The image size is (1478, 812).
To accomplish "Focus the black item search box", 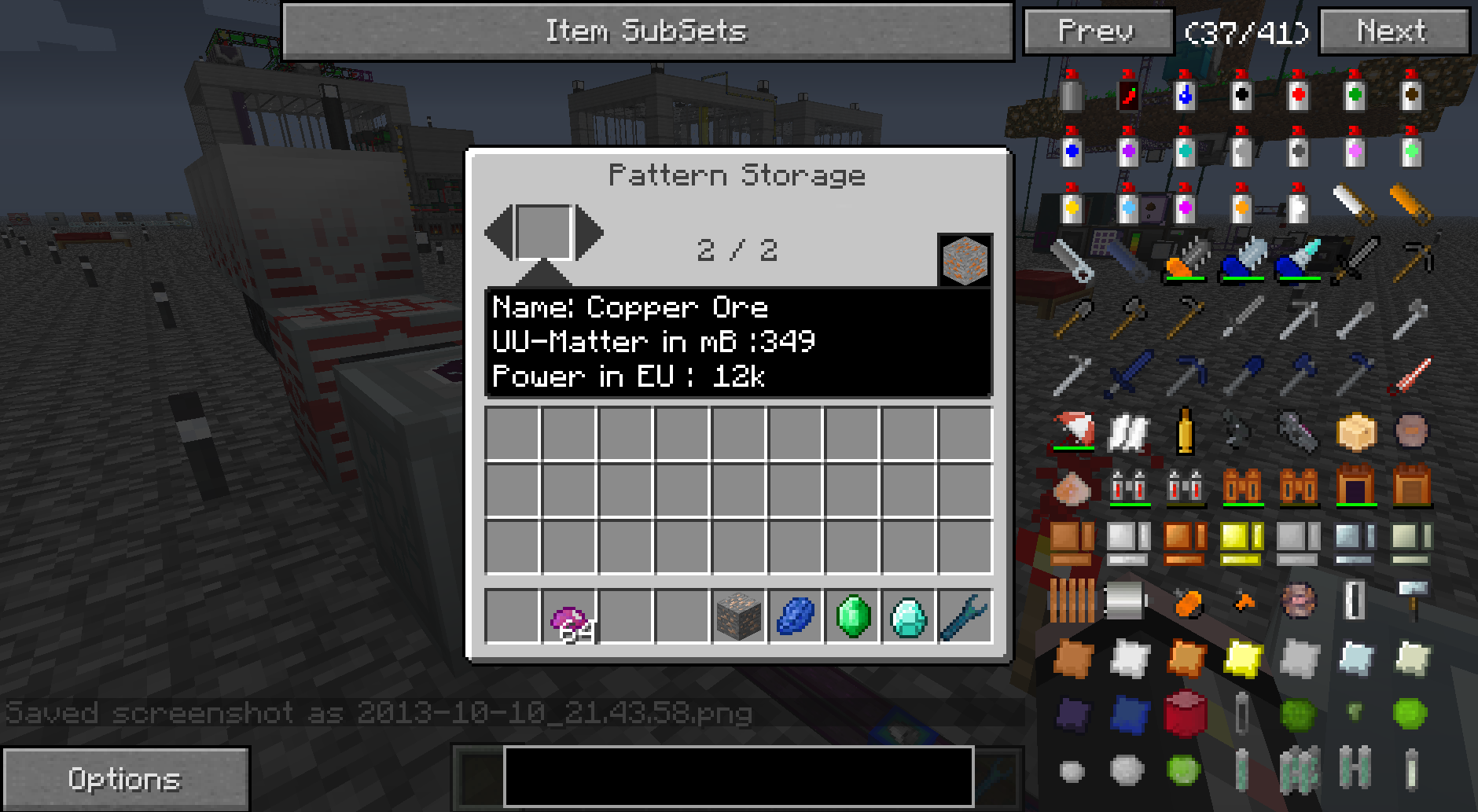I will (x=738, y=776).
